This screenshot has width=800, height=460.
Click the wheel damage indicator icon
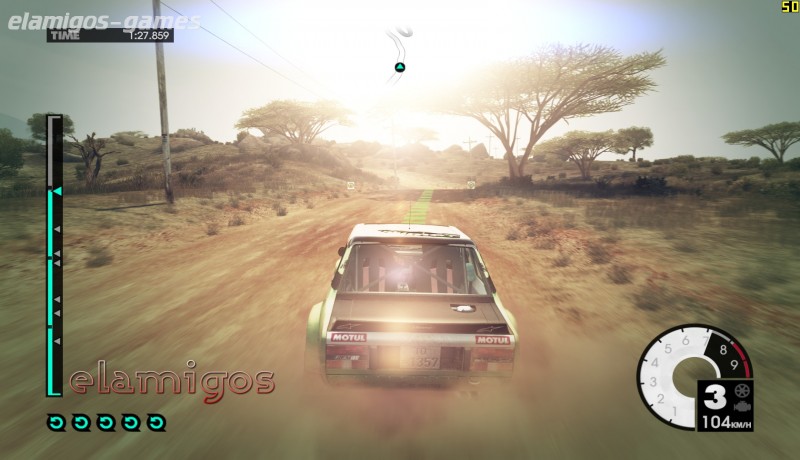pos(741,390)
